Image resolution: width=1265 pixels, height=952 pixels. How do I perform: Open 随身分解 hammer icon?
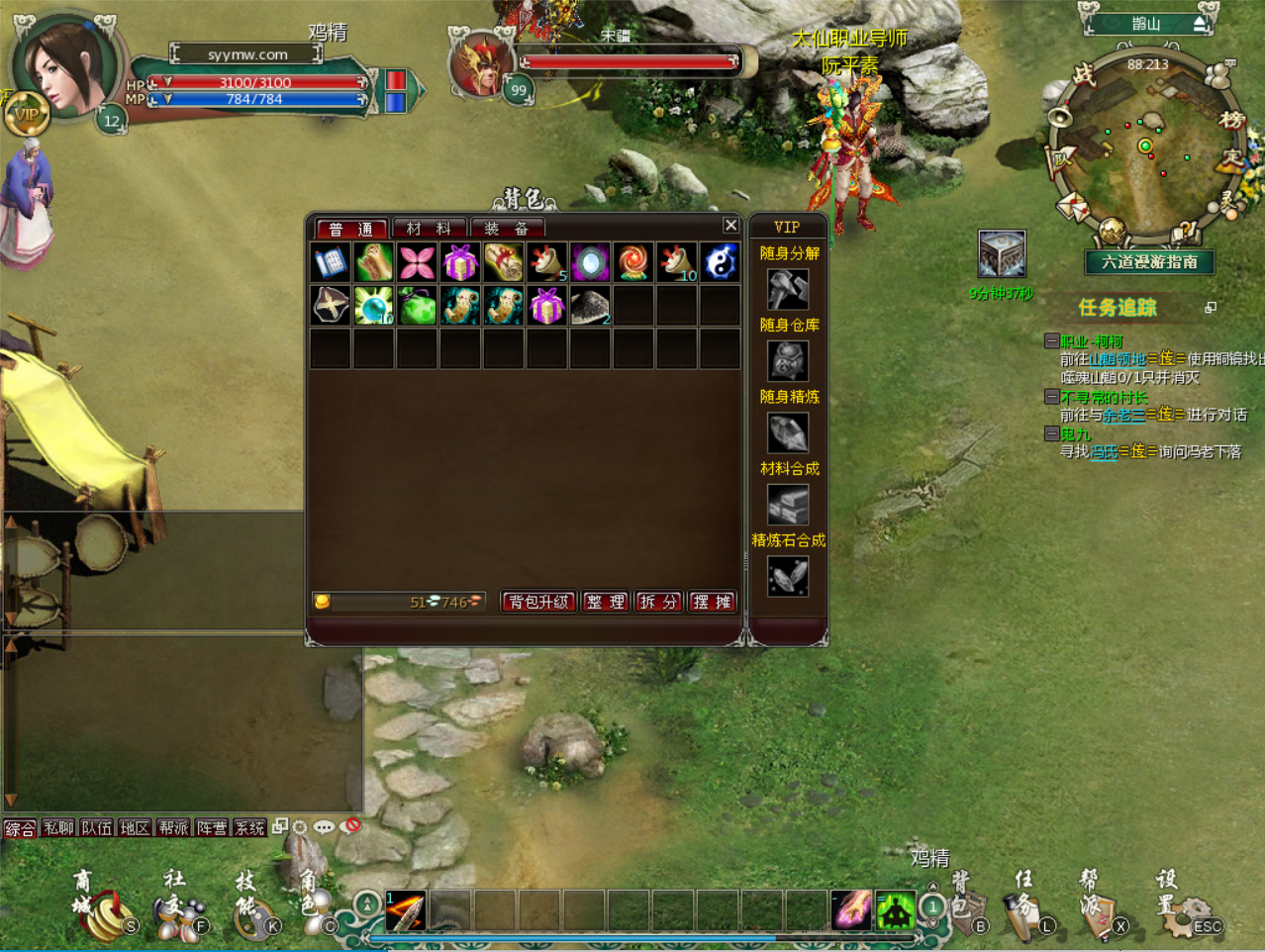(788, 289)
